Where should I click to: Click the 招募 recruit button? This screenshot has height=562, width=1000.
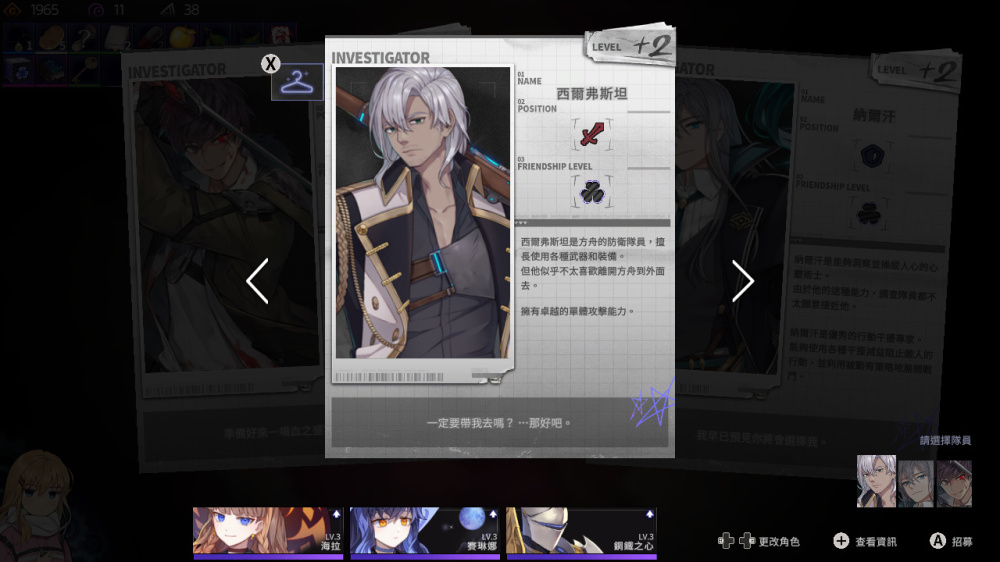(949, 541)
